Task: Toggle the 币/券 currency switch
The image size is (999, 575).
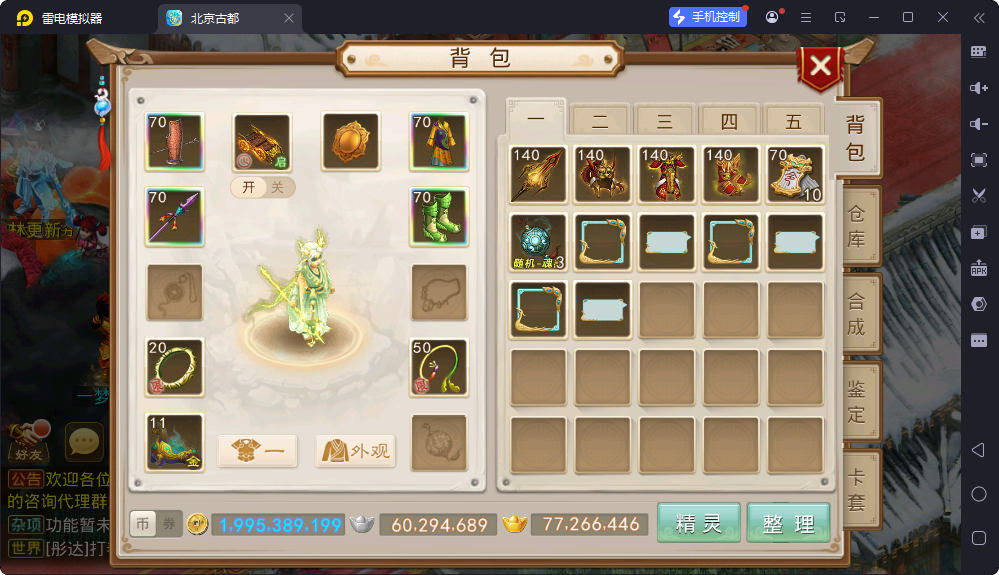Action: pos(156,524)
